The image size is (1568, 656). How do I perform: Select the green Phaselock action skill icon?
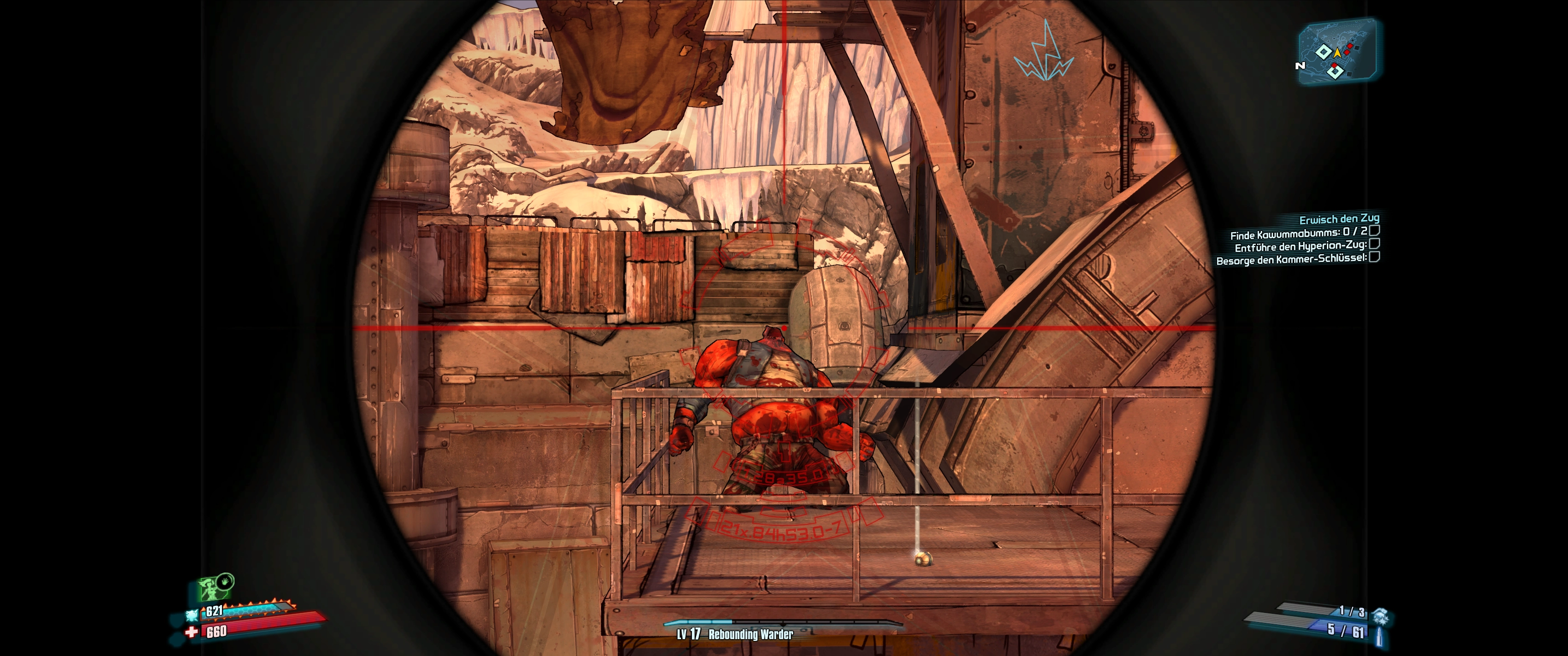click(214, 587)
